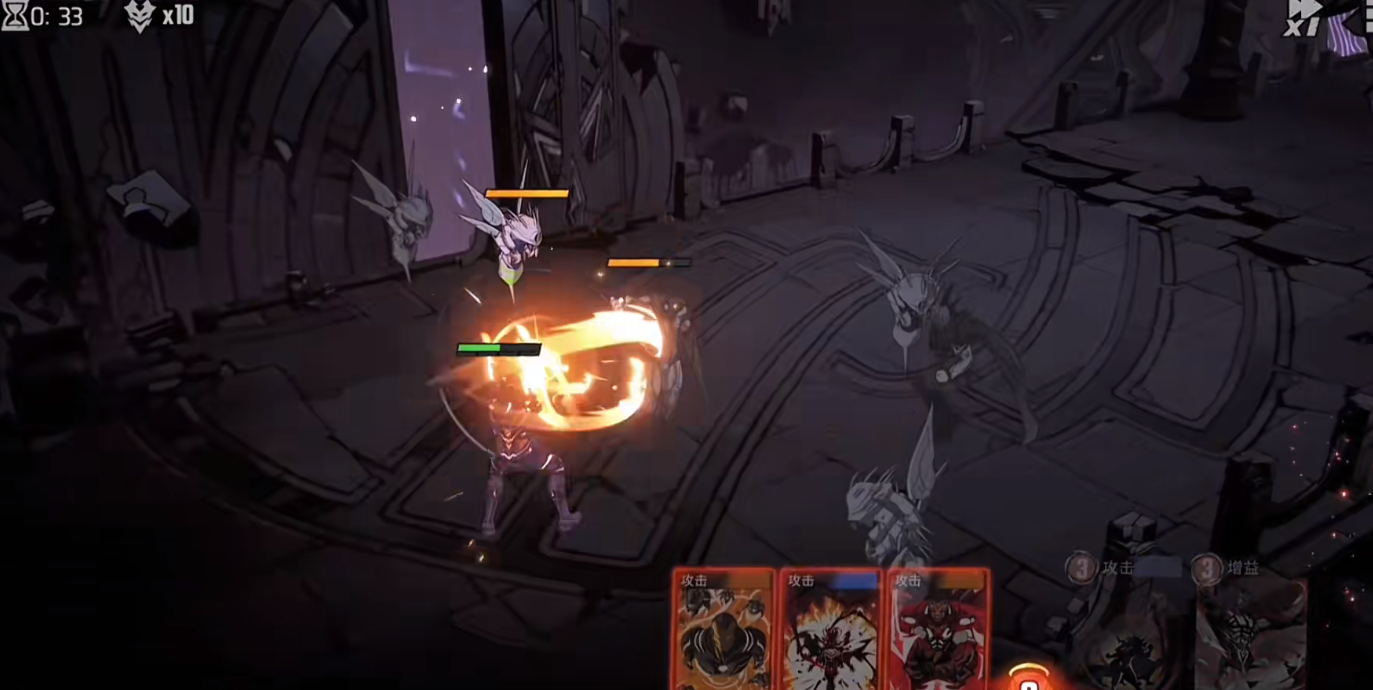
Task: Toggle the x1 battle speed button
Action: click(x=1304, y=18)
